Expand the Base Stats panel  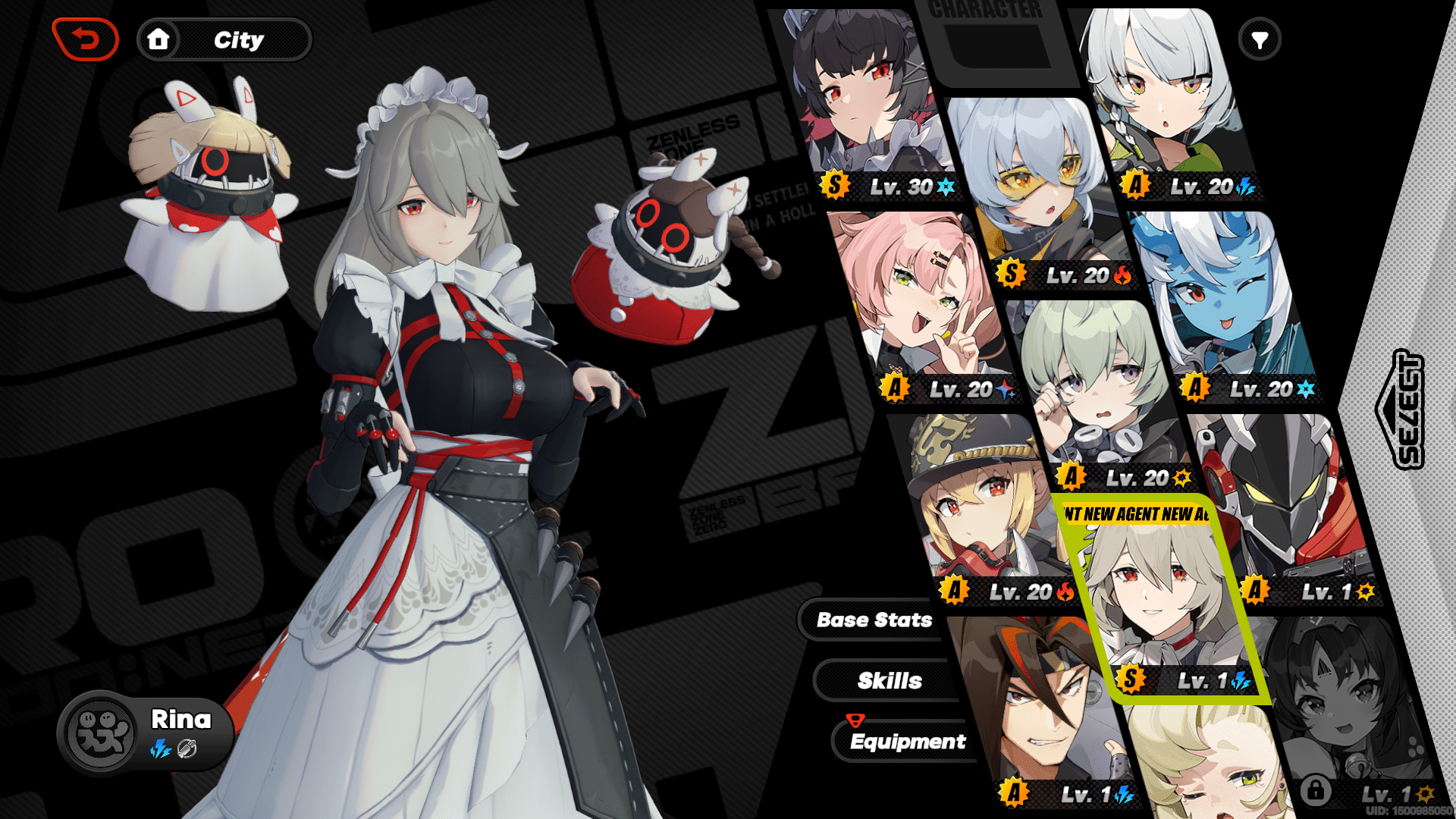(873, 620)
